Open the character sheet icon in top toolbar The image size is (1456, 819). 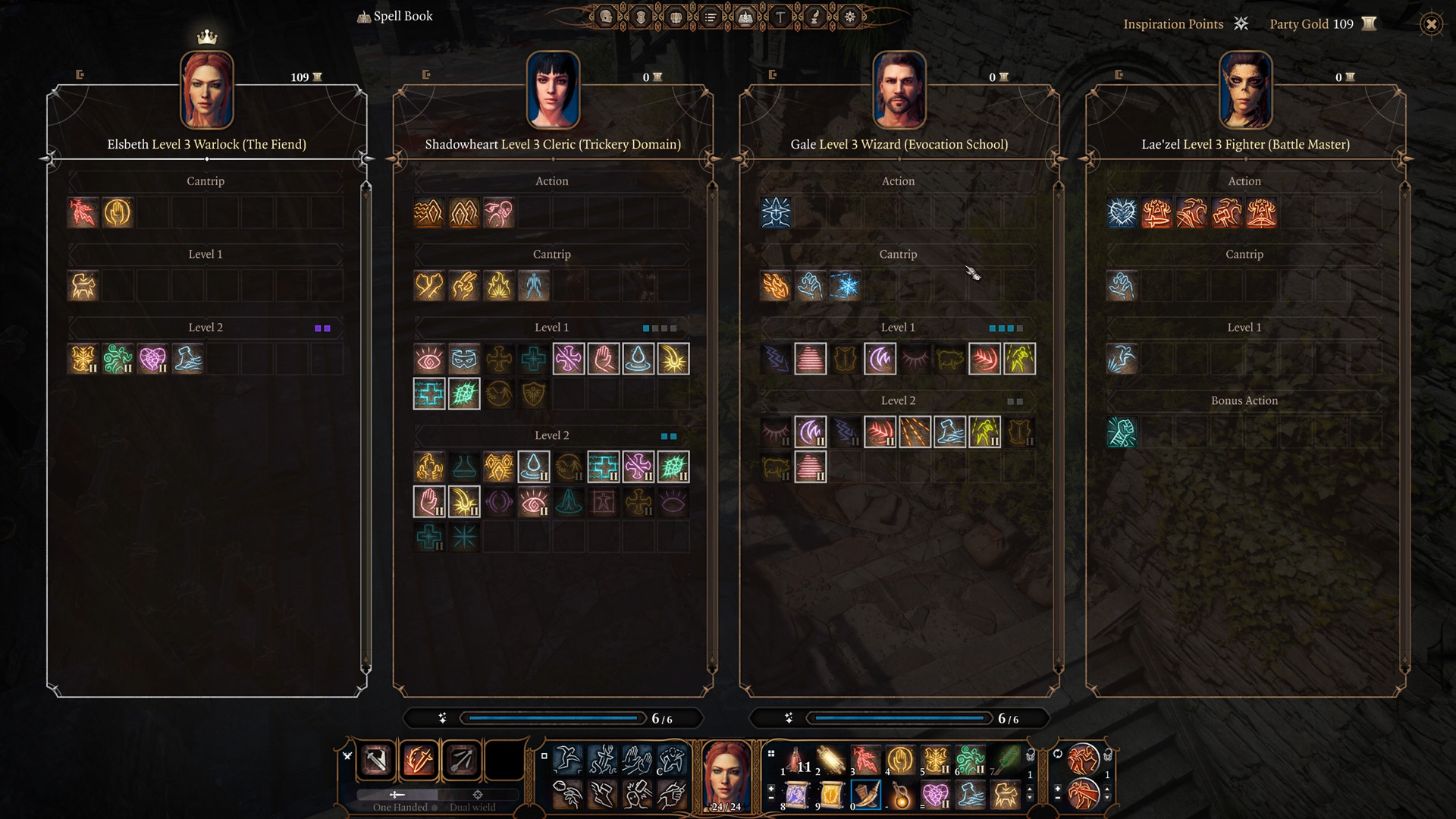[604, 17]
